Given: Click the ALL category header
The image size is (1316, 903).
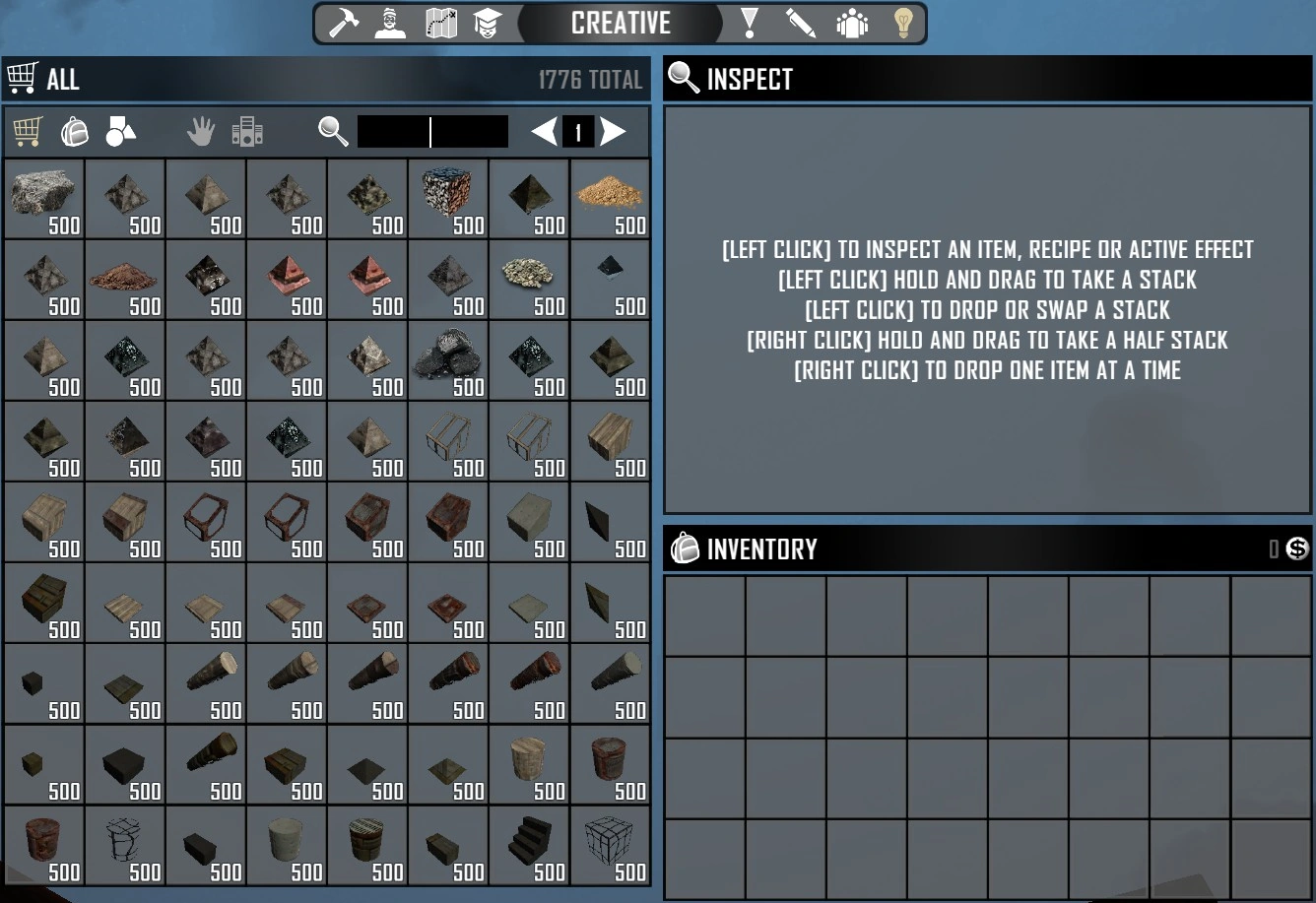Looking at the screenshot, I should 62,78.
